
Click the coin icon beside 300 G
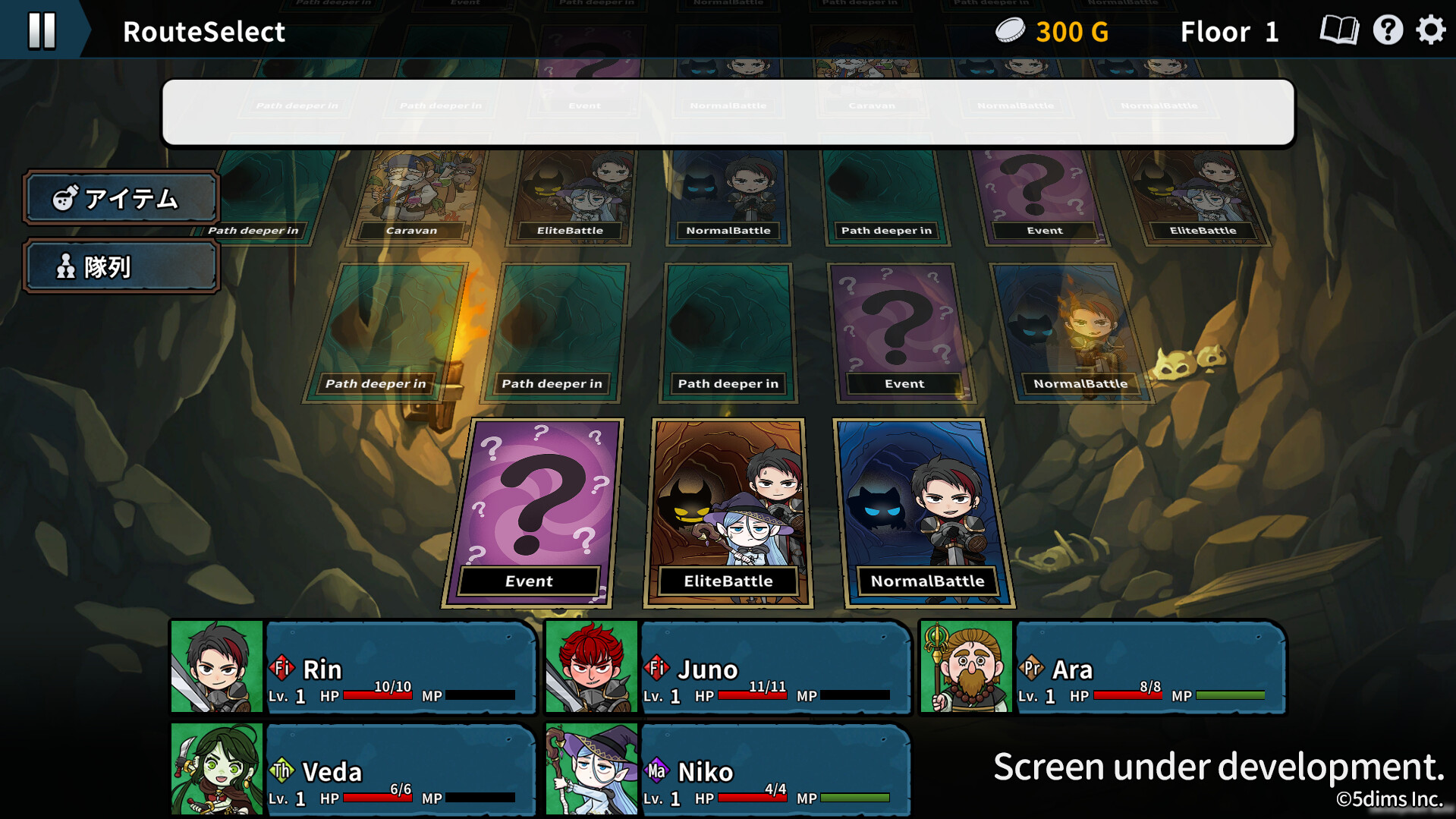pyautogui.click(x=1010, y=30)
